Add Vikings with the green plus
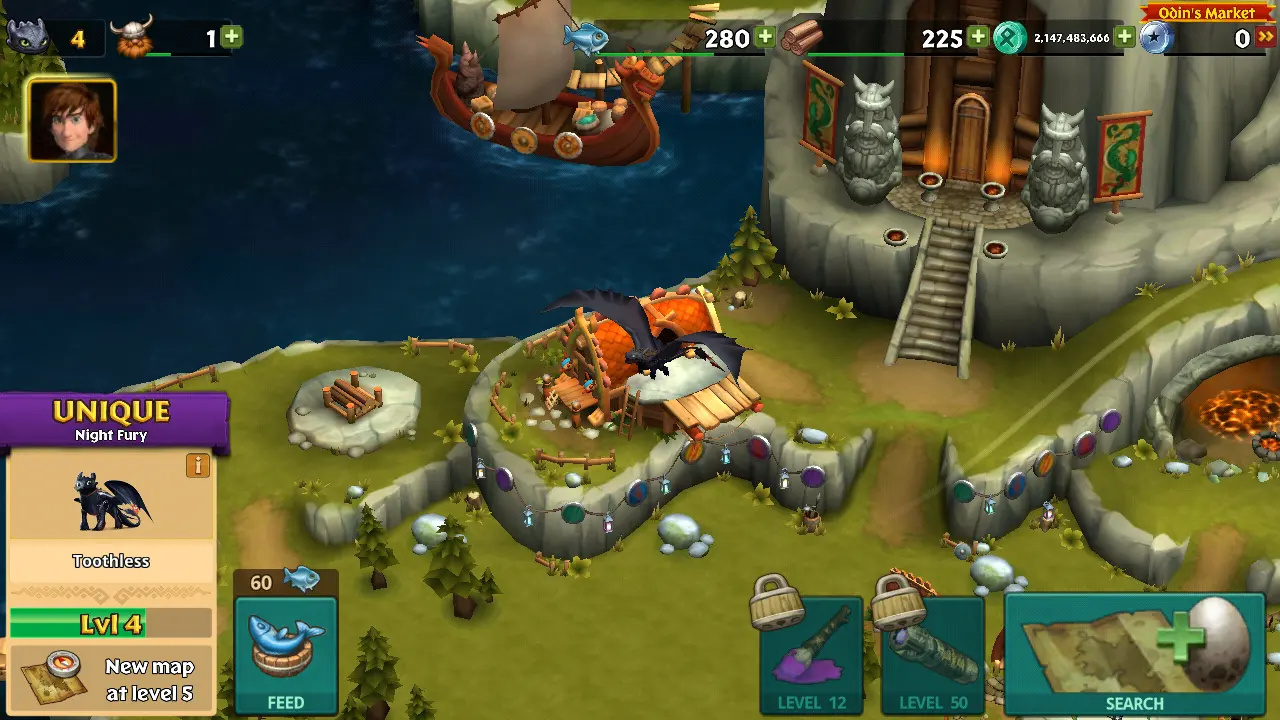1280x720 pixels. tap(231, 38)
